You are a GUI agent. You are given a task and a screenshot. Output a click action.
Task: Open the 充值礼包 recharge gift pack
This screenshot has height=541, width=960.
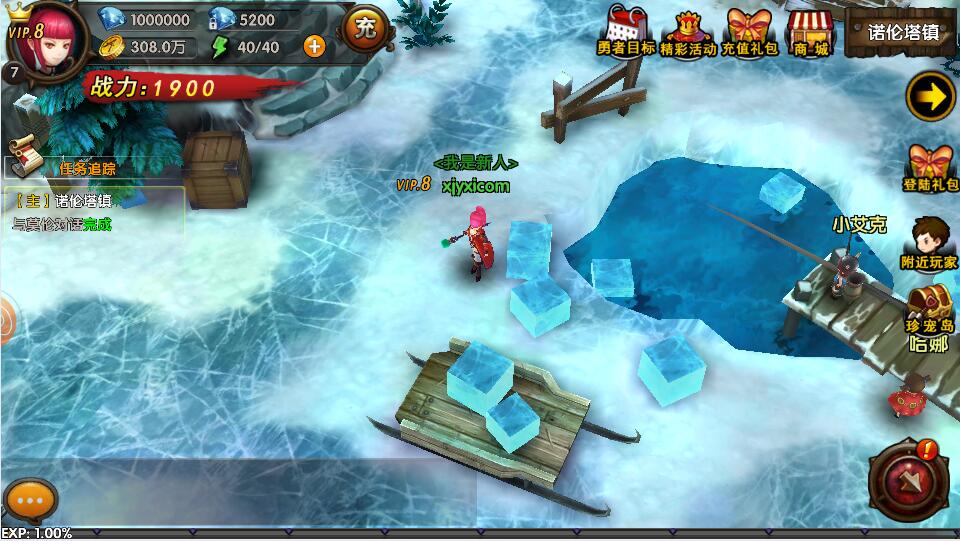coord(751,32)
